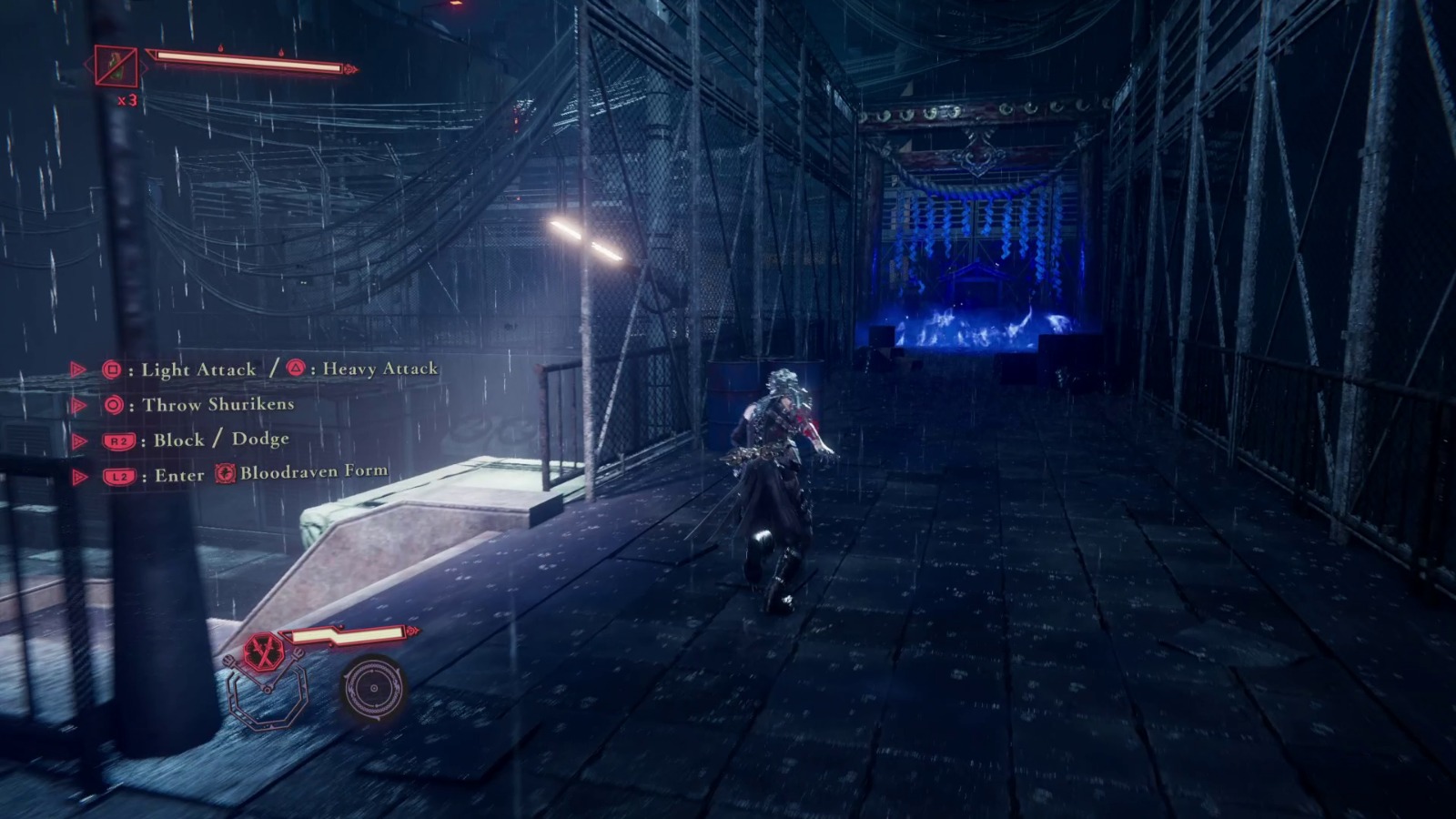
Task: Click the healing item icon in the top-left corner
Action: pos(116,66)
